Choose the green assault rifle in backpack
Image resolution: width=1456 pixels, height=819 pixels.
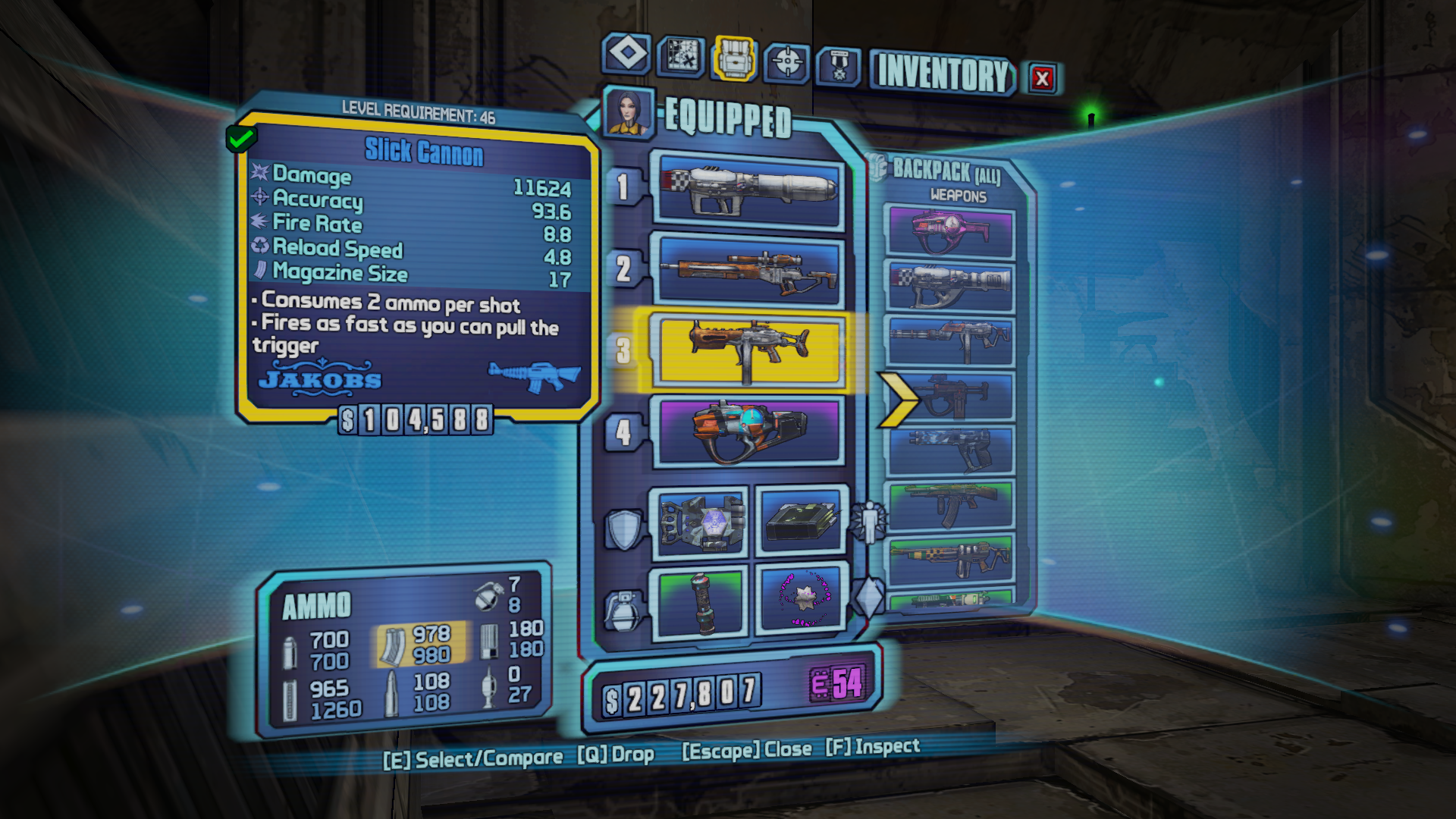(950, 506)
